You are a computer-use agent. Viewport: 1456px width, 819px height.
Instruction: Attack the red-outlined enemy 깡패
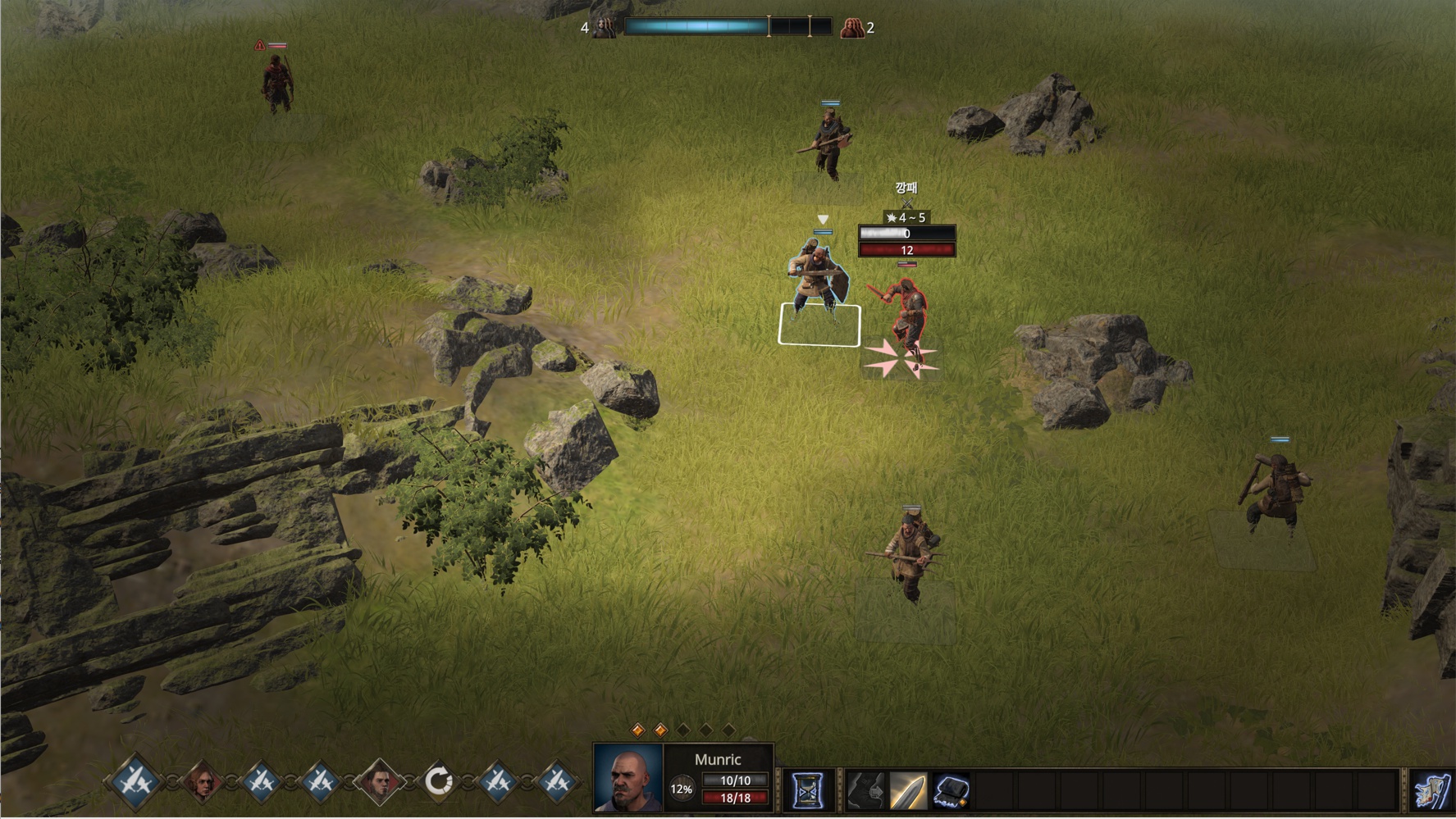tap(906, 316)
